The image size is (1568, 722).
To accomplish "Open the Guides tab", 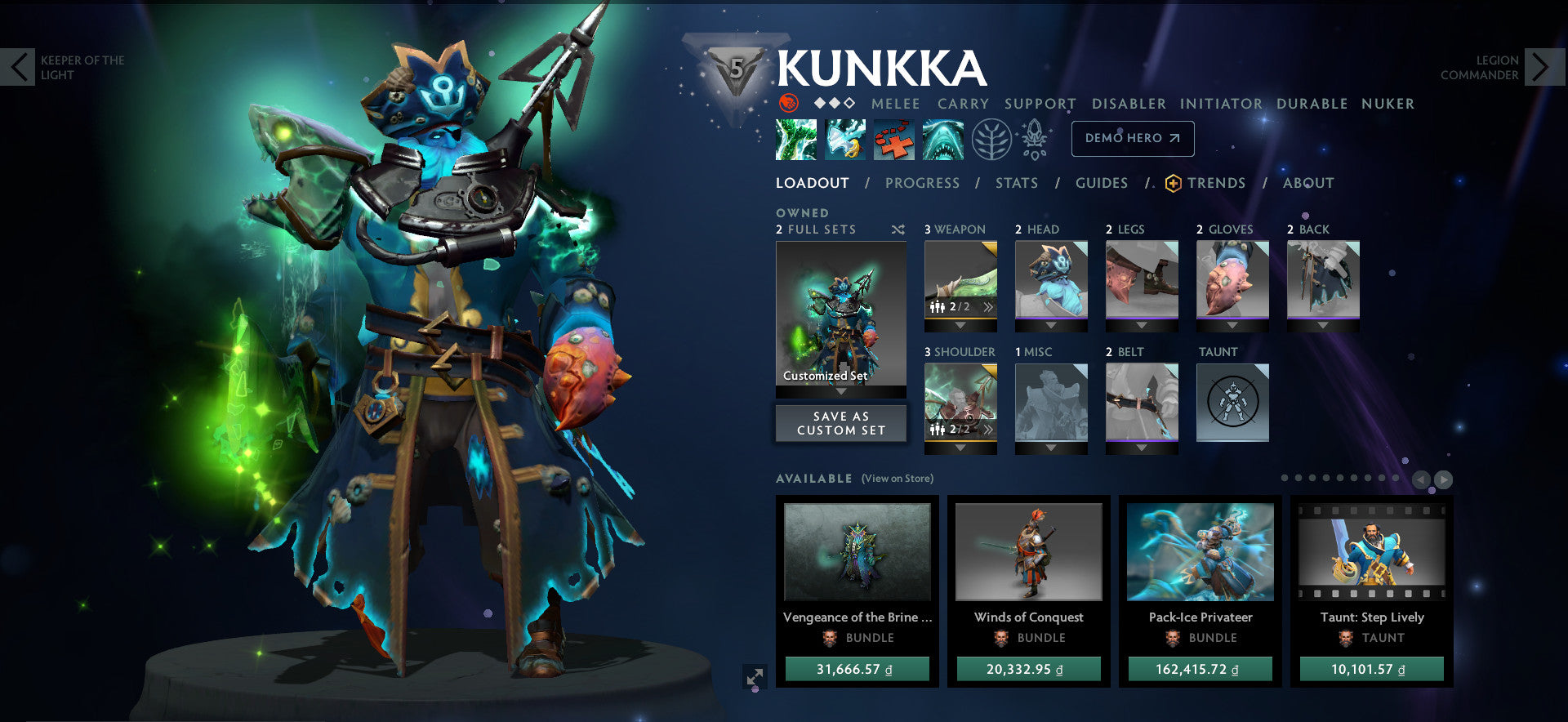I will tap(1102, 183).
